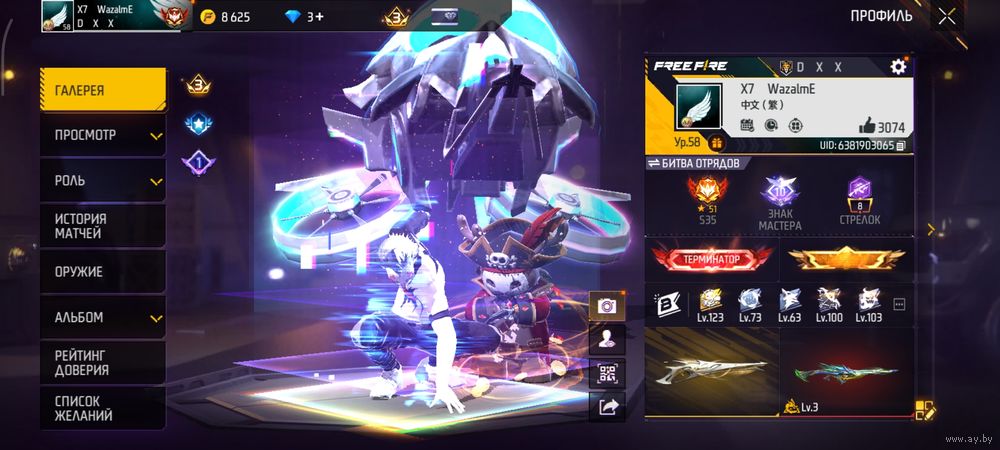Screen dimensions: 1000x450
Task: Select the white-gold weapon skin thumbnail
Action: (710, 371)
